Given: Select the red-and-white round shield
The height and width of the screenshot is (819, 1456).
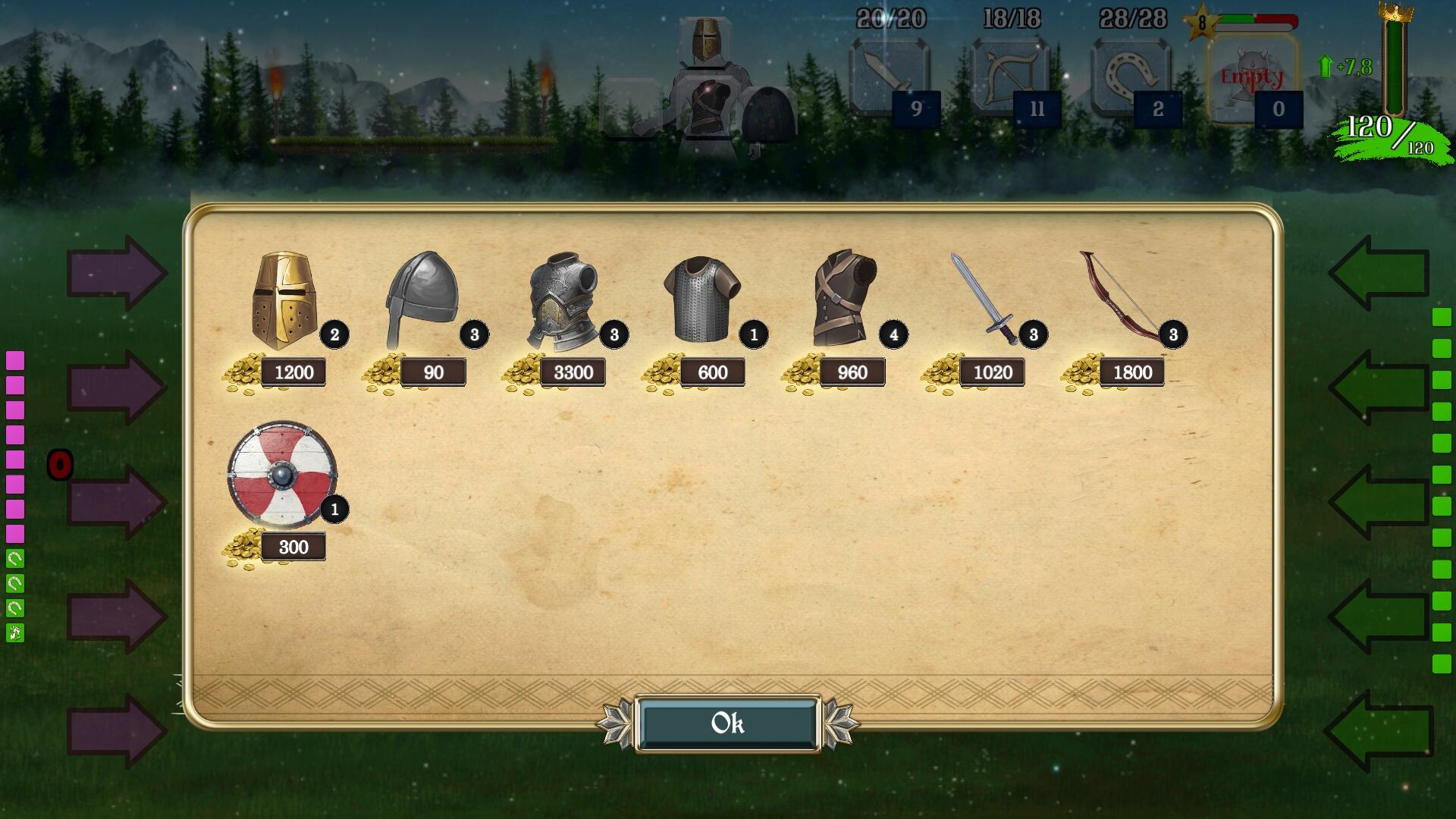Looking at the screenshot, I should pyautogui.click(x=282, y=474).
